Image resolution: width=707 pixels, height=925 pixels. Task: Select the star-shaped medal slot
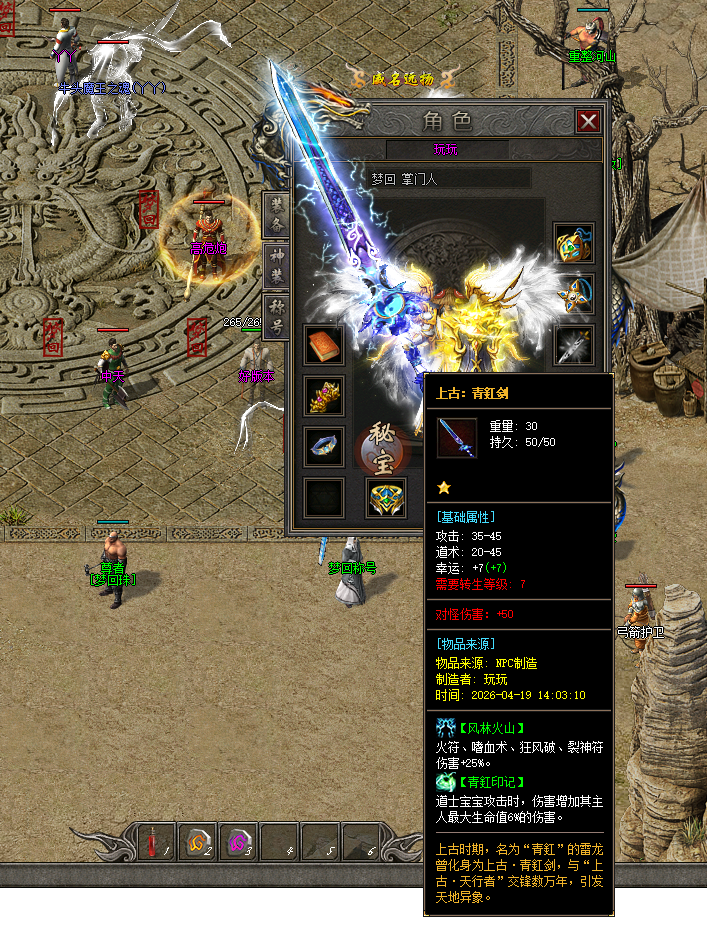(x=574, y=294)
